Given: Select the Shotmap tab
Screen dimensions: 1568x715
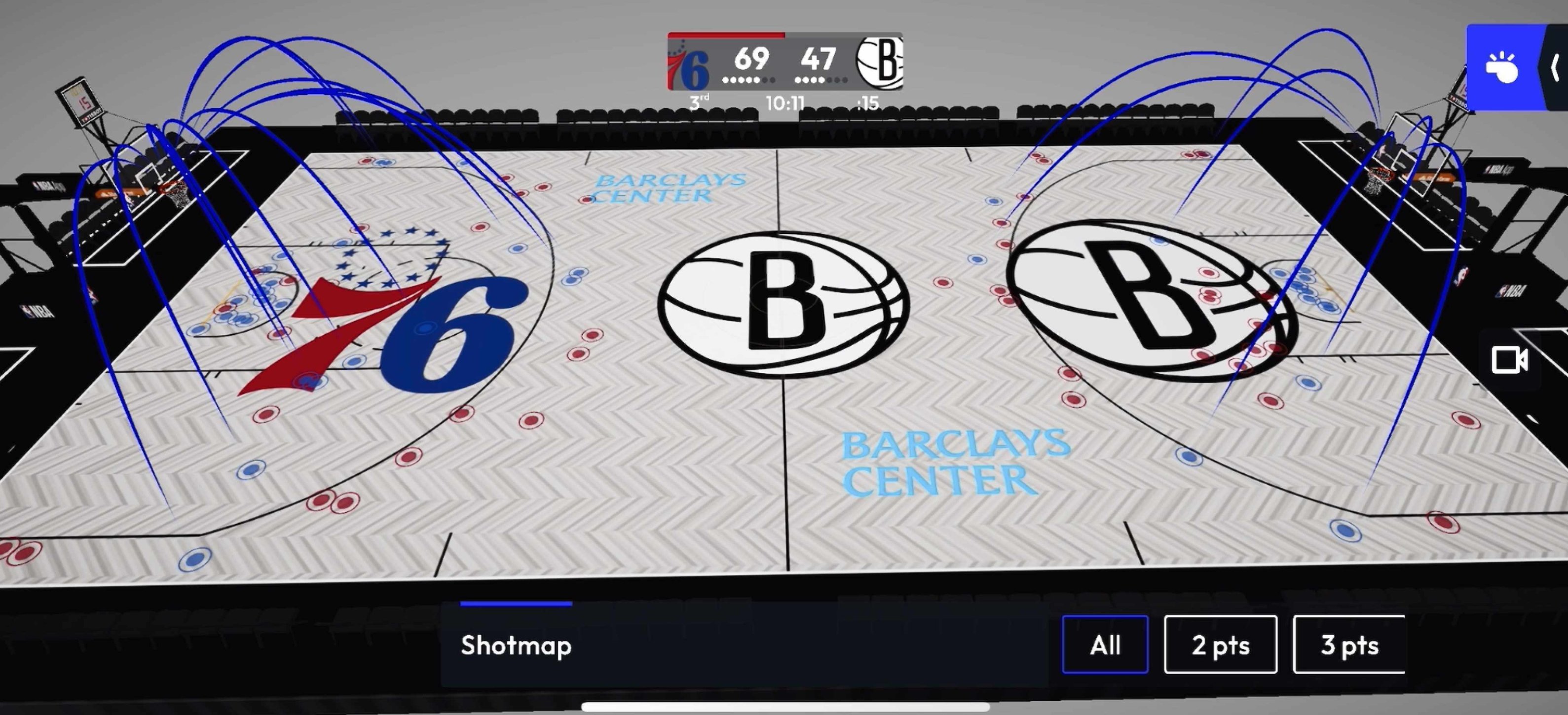Looking at the screenshot, I should pos(516,645).
